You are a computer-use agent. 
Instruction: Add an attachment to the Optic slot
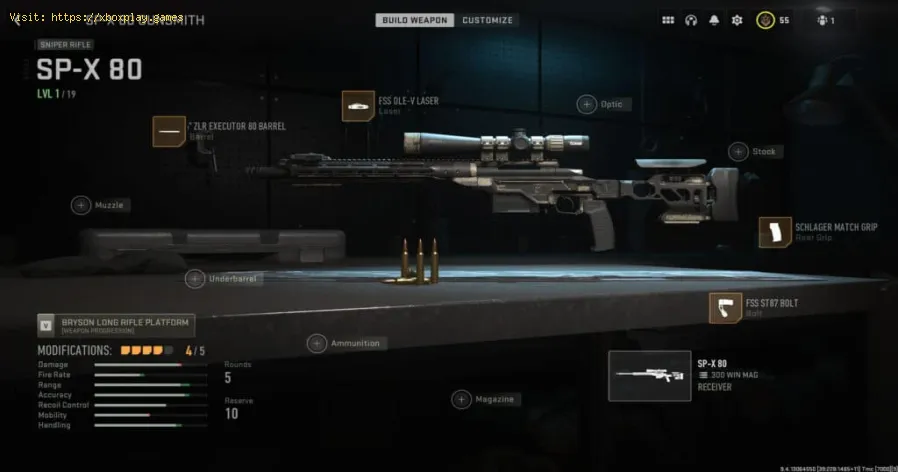(x=588, y=104)
